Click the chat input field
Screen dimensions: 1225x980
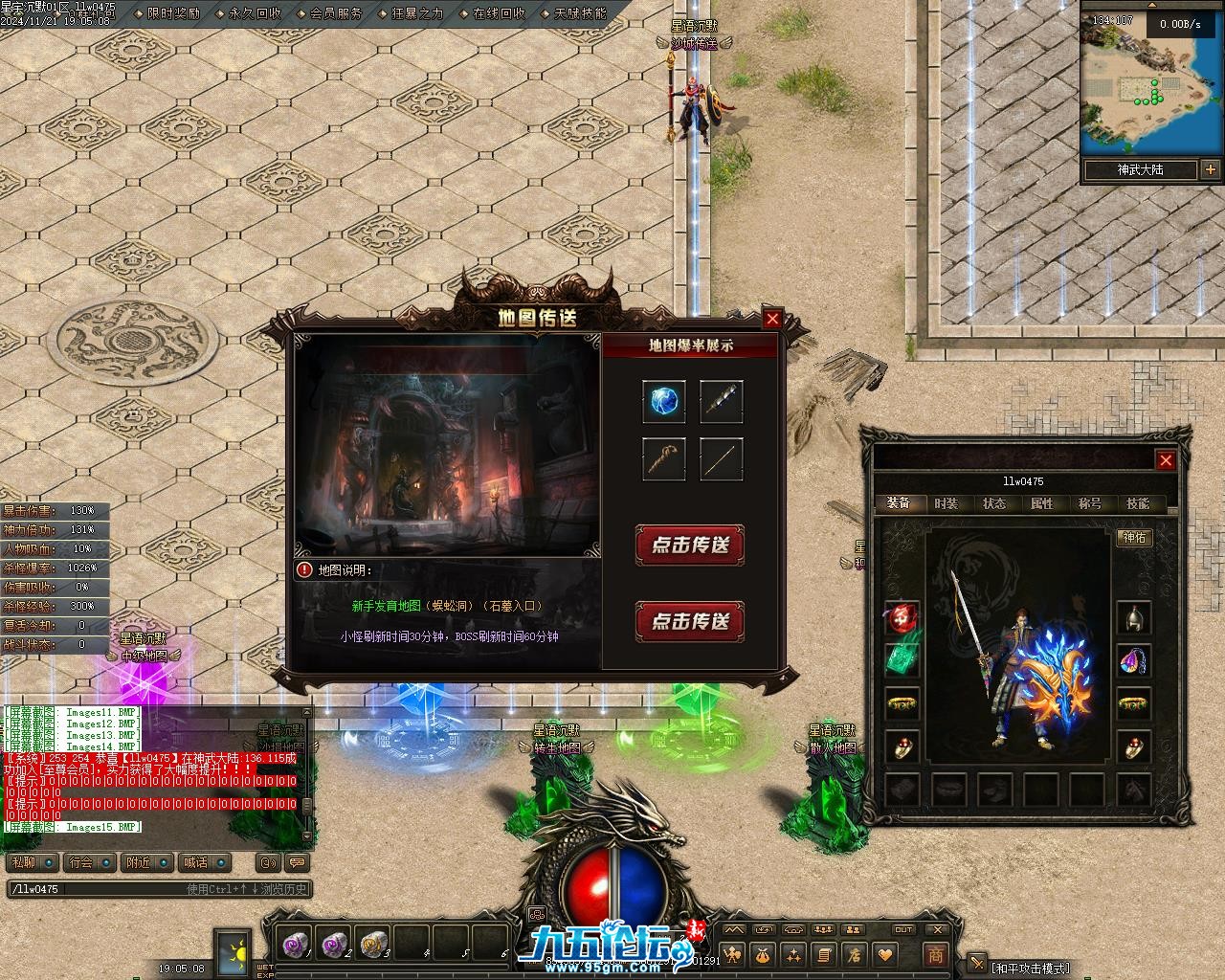96,889
